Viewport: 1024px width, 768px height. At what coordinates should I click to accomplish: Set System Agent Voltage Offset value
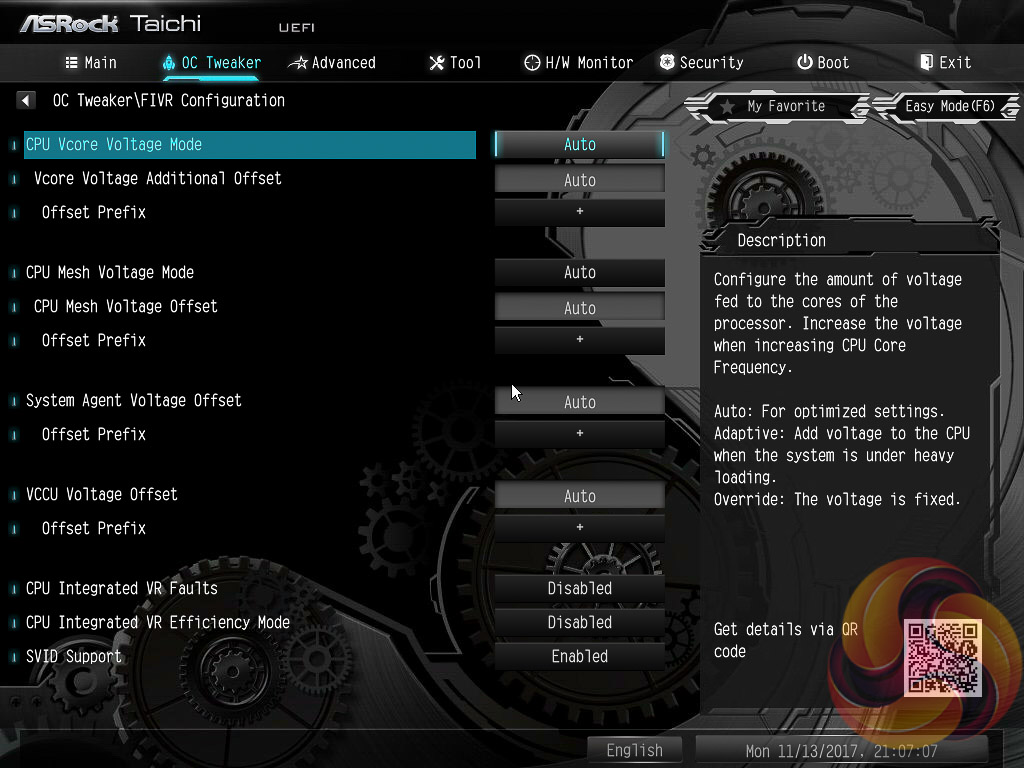click(x=579, y=402)
